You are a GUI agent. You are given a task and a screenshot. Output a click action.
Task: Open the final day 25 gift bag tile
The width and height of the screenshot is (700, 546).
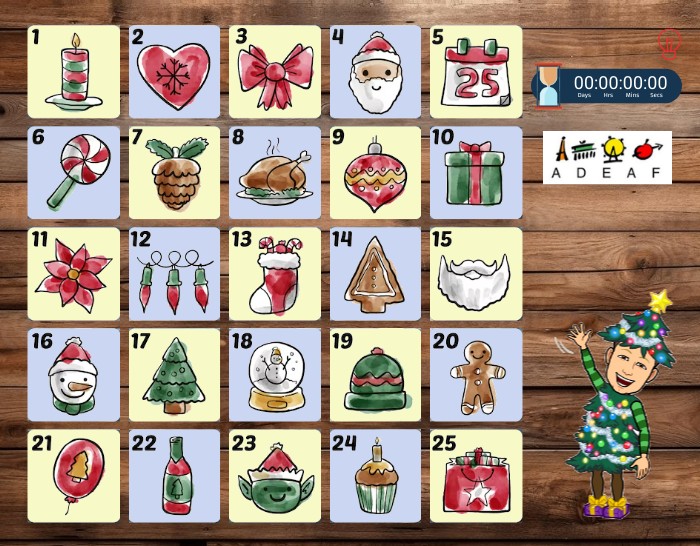tap(476, 476)
